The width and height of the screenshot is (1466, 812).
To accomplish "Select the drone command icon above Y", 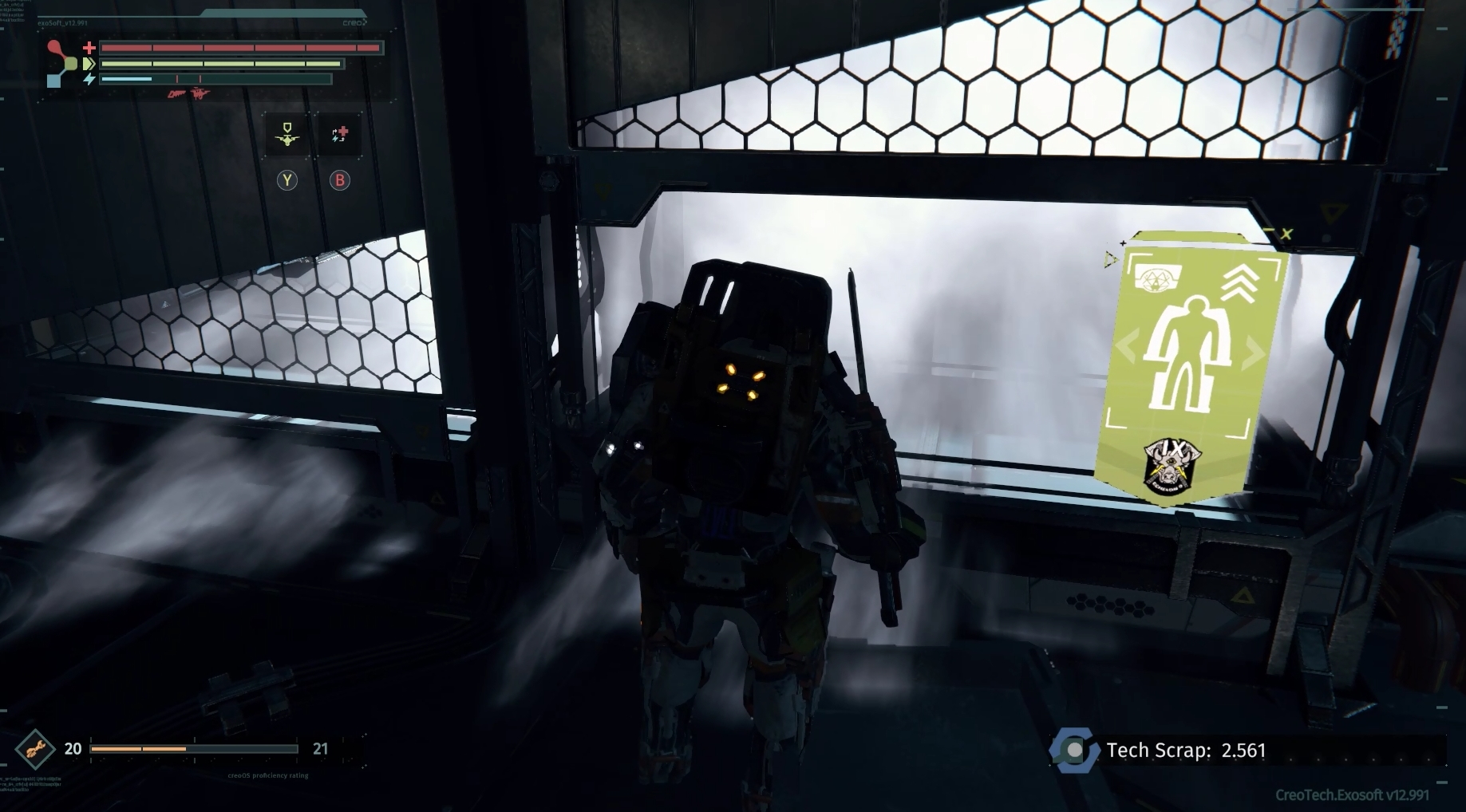I will point(286,134).
